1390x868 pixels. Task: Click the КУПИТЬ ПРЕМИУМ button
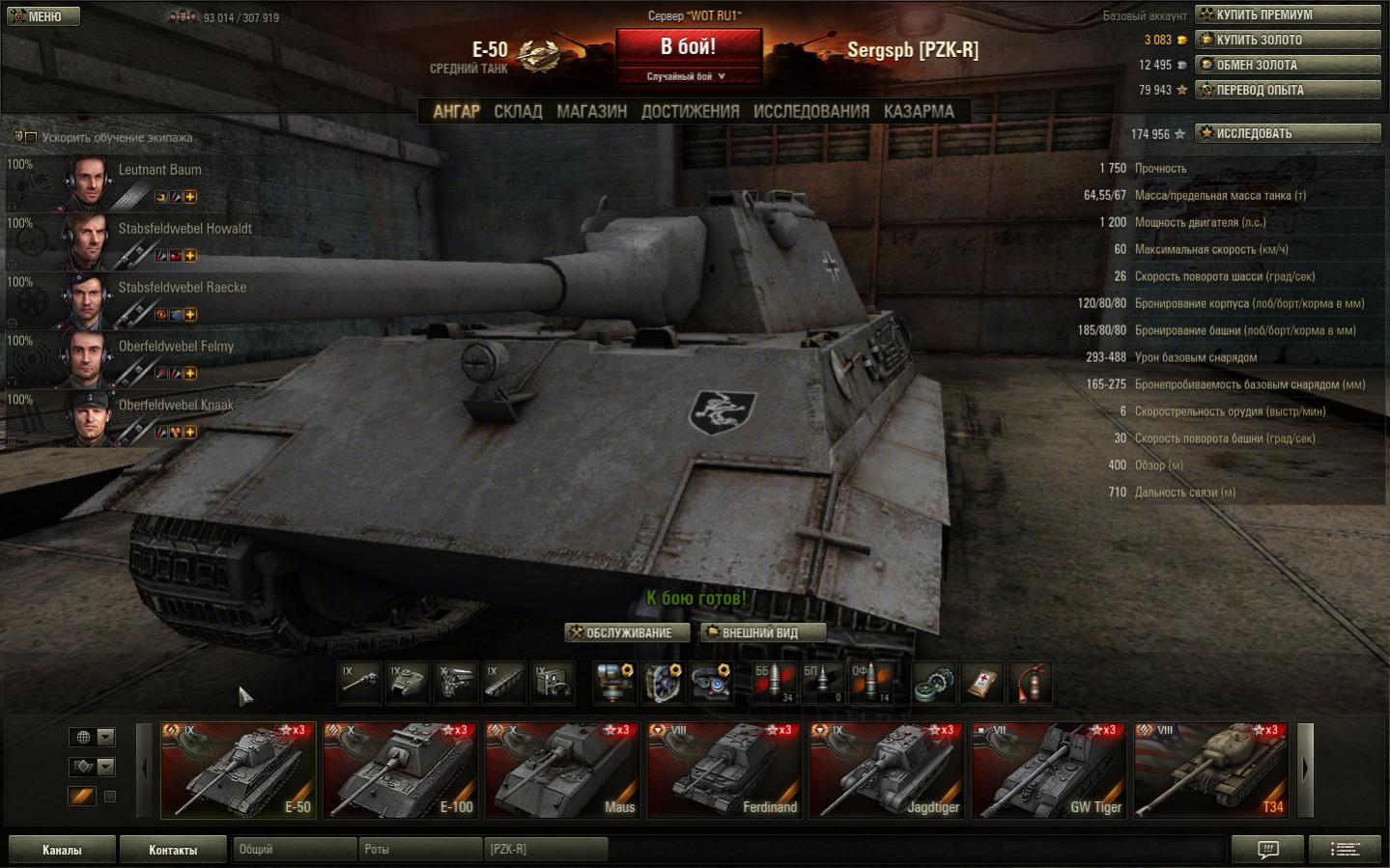1288,14
